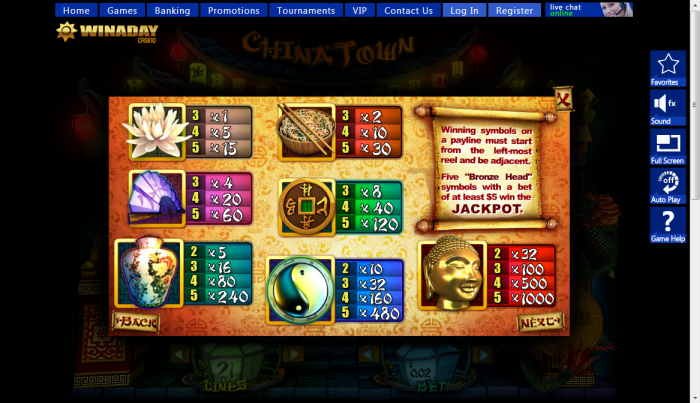
Task: Click the Log In button
Action: pos(464,10)
